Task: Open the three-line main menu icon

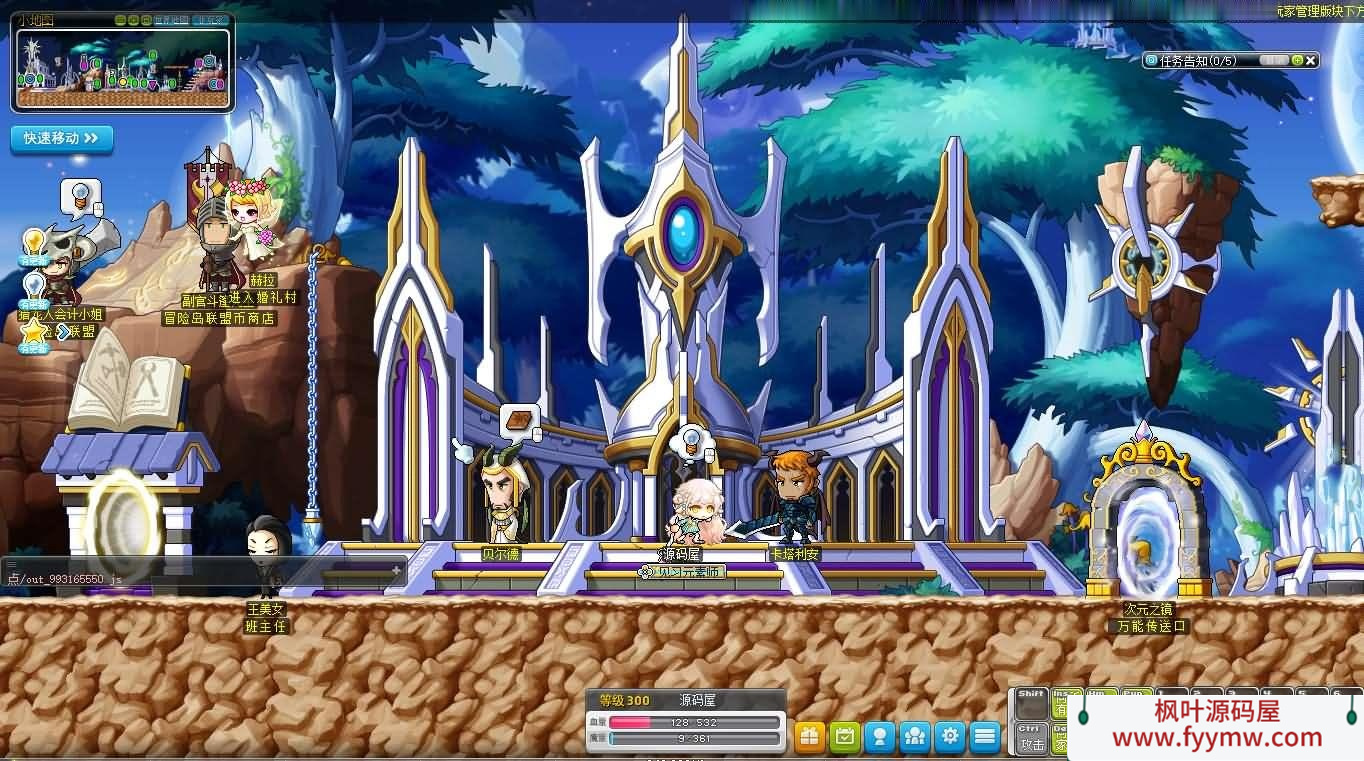Action: pyautogui.click(x=986, y=737)
